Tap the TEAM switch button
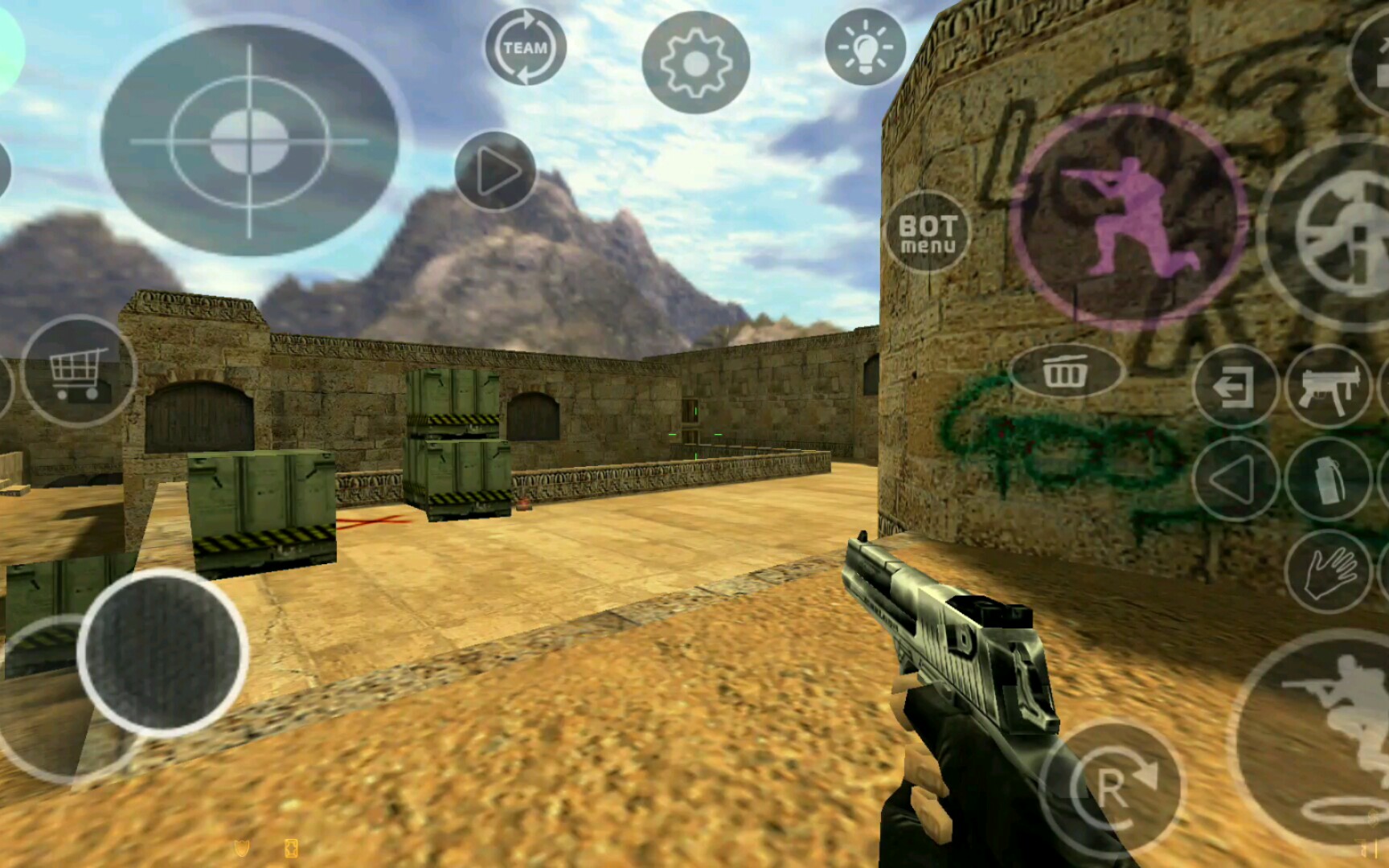Viewport: 1389px width, 868px height. pos(525,47)
